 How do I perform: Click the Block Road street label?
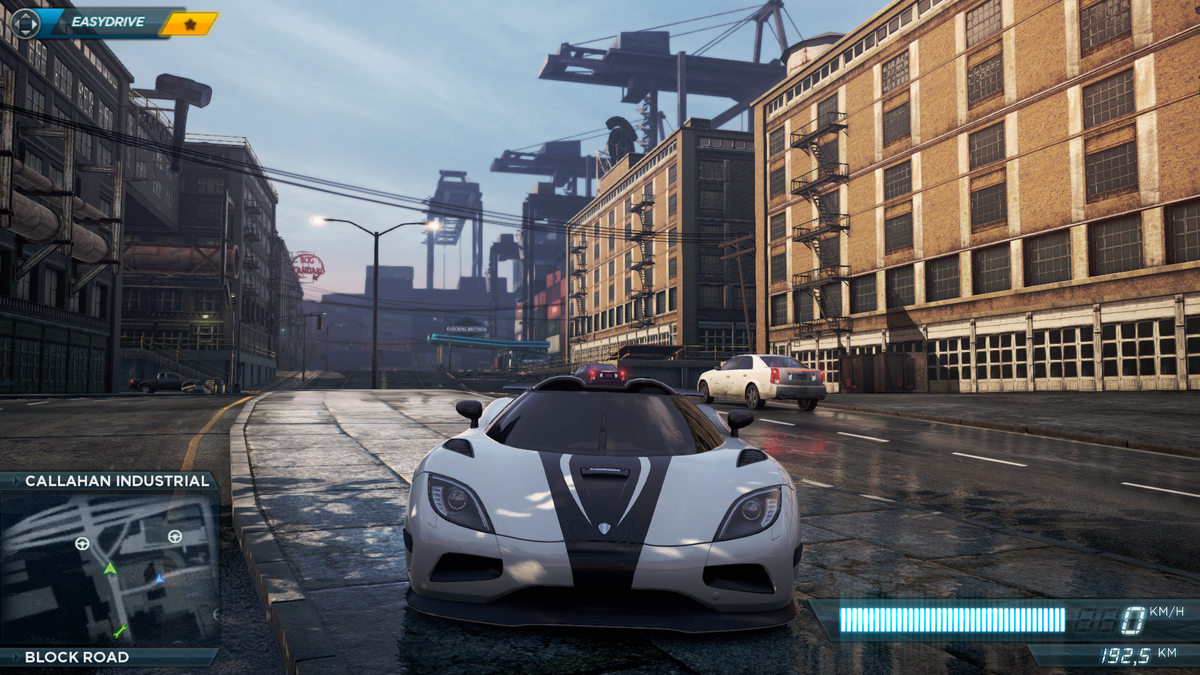pyautogui.click(x=77, y=657)
